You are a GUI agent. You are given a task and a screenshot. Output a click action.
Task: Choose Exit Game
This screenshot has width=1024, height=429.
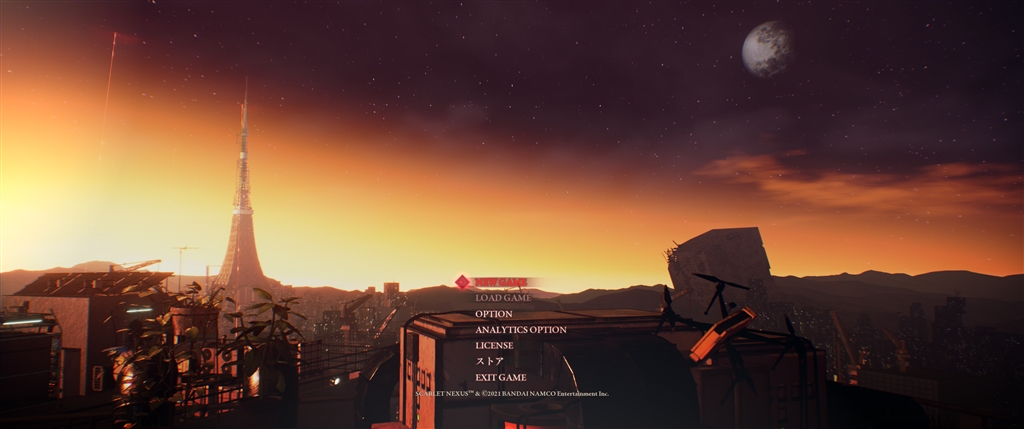point(500,377)
